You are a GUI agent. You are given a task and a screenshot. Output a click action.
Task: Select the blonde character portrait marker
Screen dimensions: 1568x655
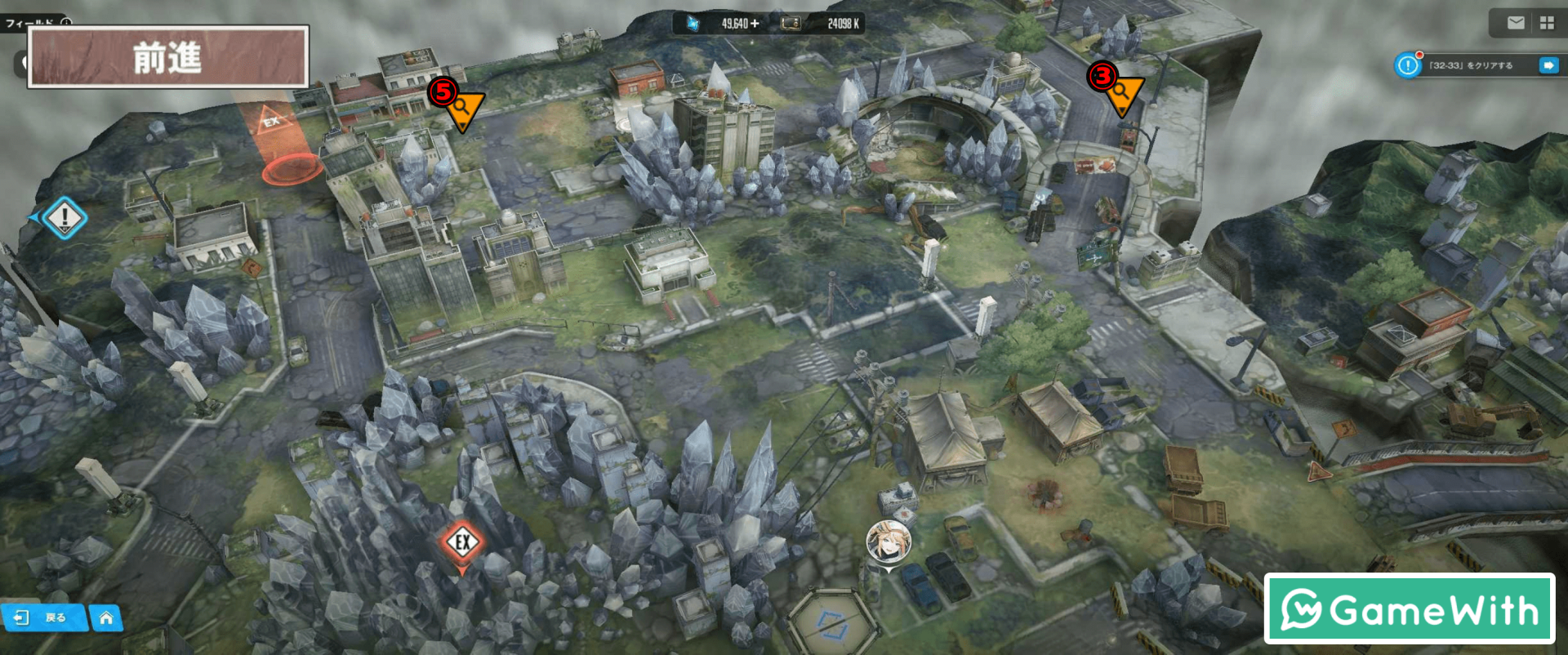[888, 541]
